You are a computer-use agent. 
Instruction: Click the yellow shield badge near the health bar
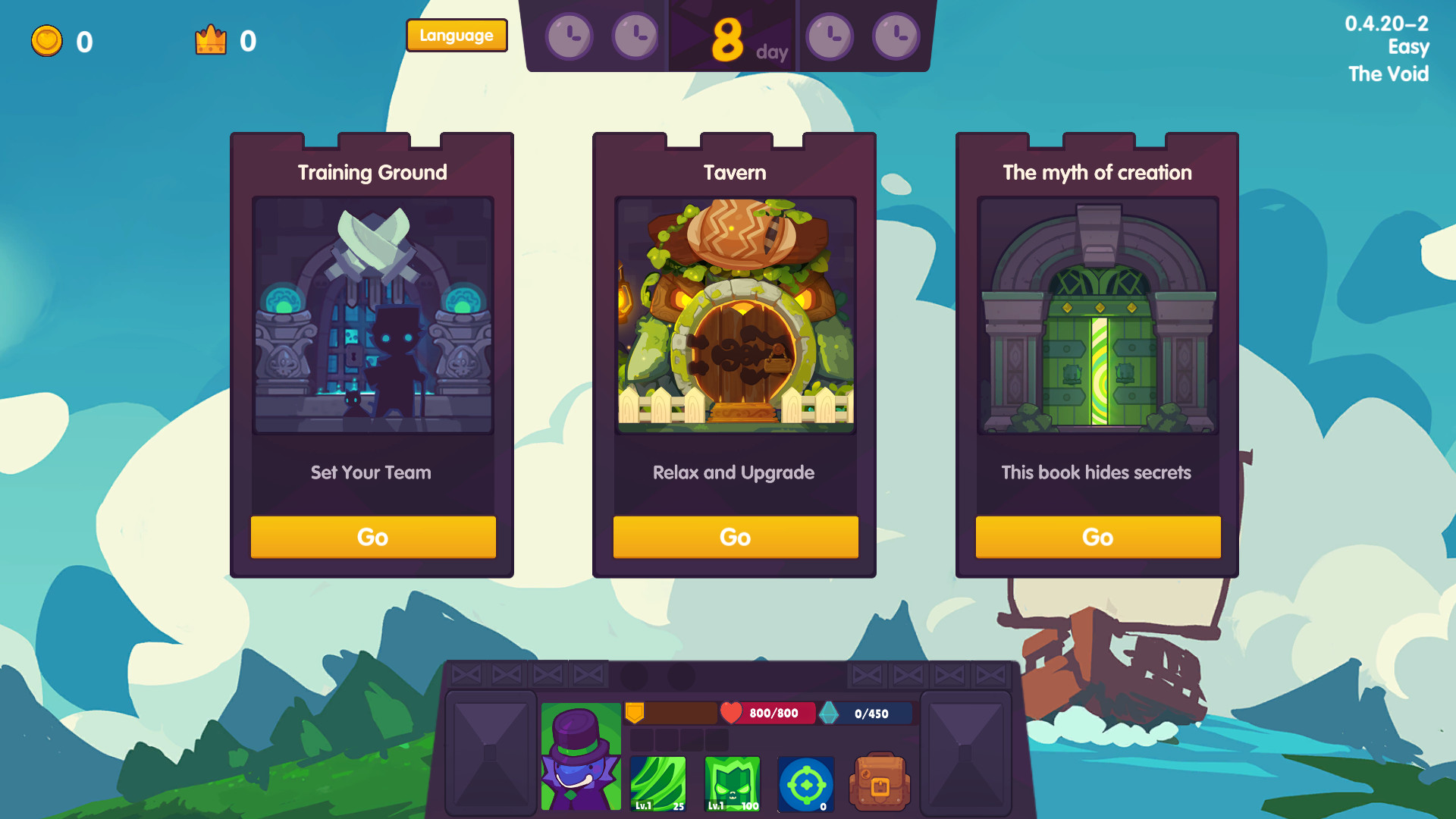[x=636, y=711]
